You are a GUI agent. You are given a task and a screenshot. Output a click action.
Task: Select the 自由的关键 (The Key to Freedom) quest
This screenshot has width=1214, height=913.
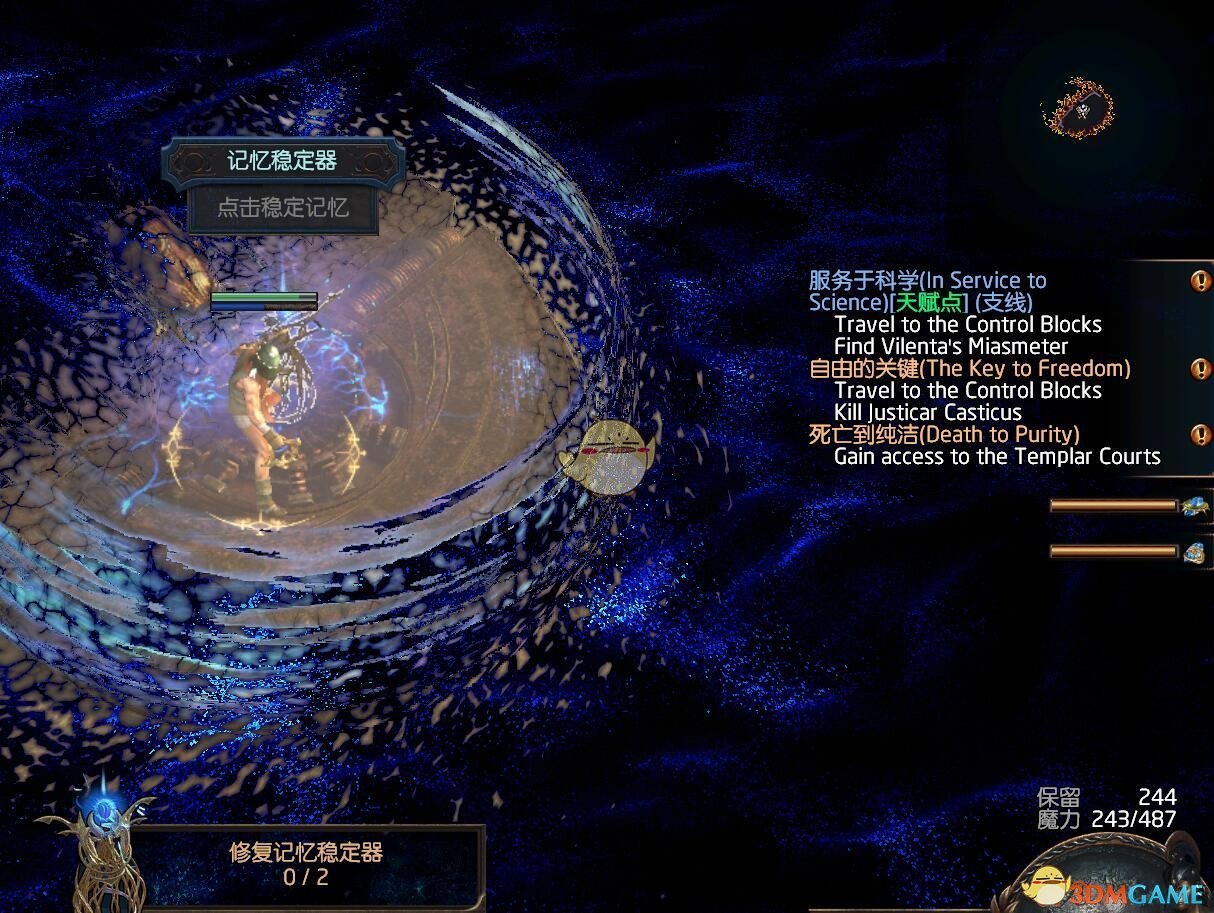[969, 369]
